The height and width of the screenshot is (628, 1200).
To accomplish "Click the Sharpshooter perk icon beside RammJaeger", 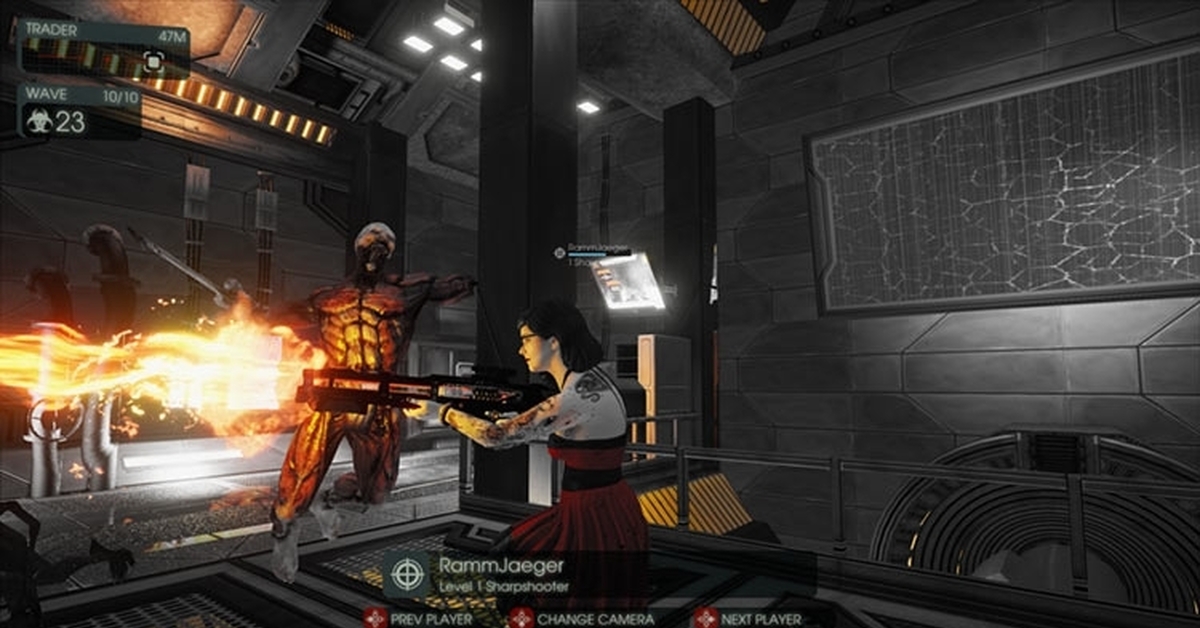I will click(x=406, y=574).
